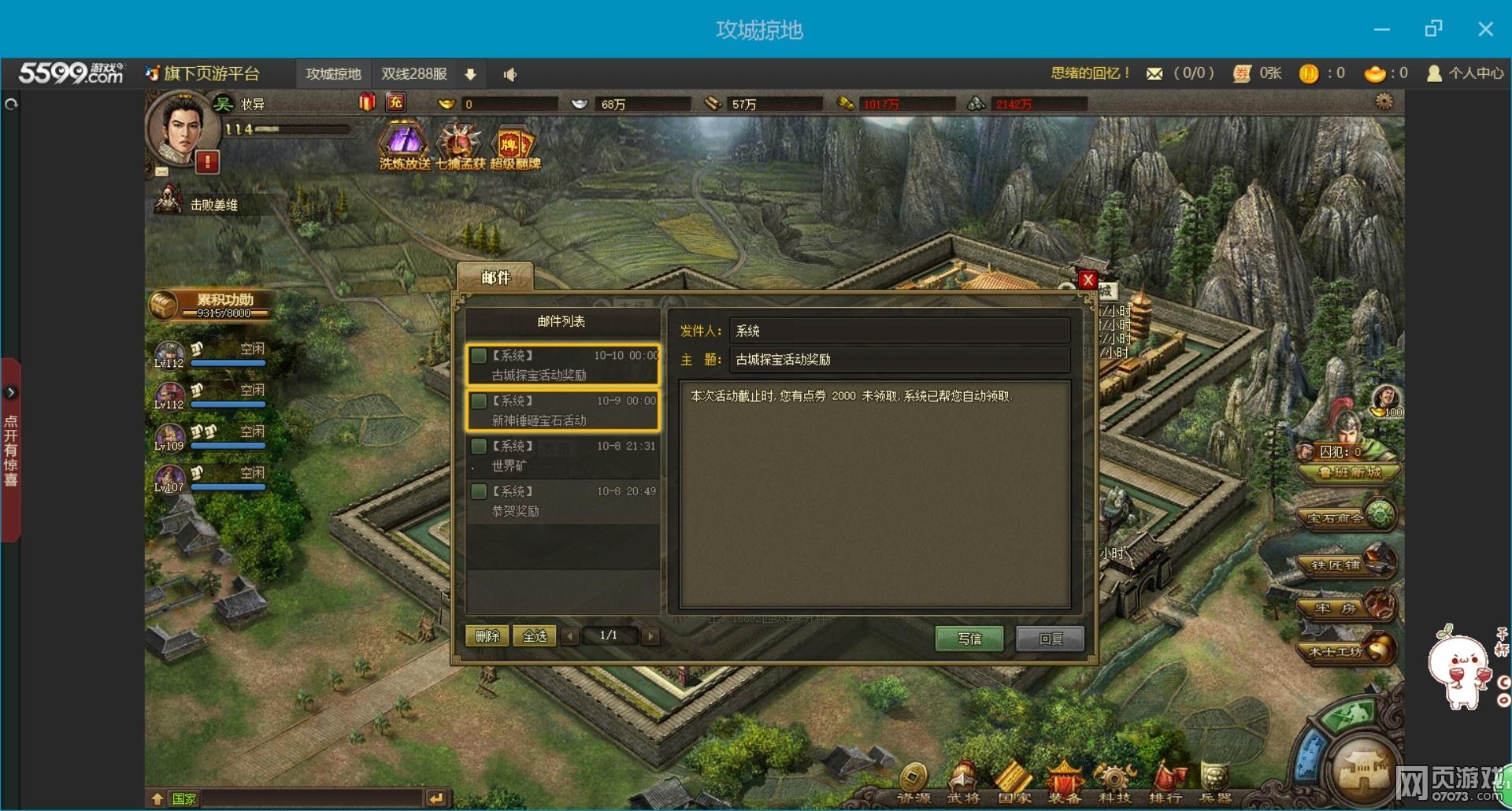
Task: Open the 恭贺奖励 mail entry
Action: [x=563, y=501]
